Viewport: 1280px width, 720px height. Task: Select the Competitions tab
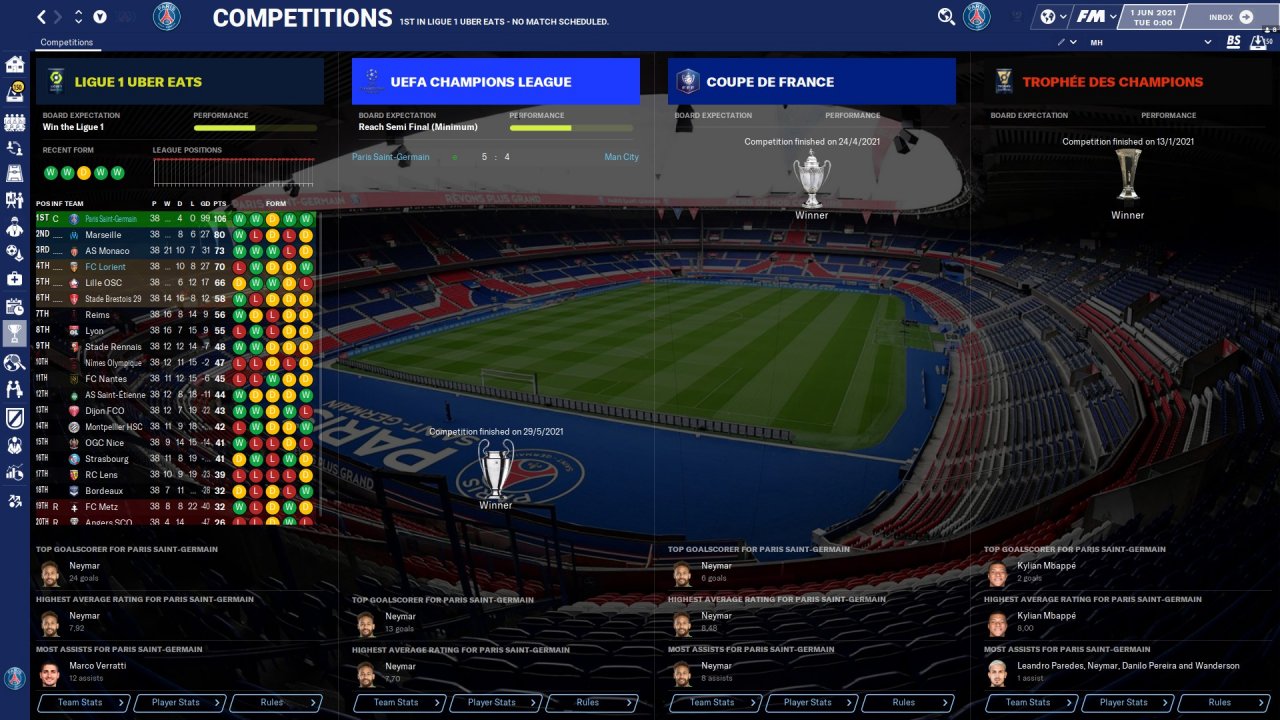[x=67, y=43]
